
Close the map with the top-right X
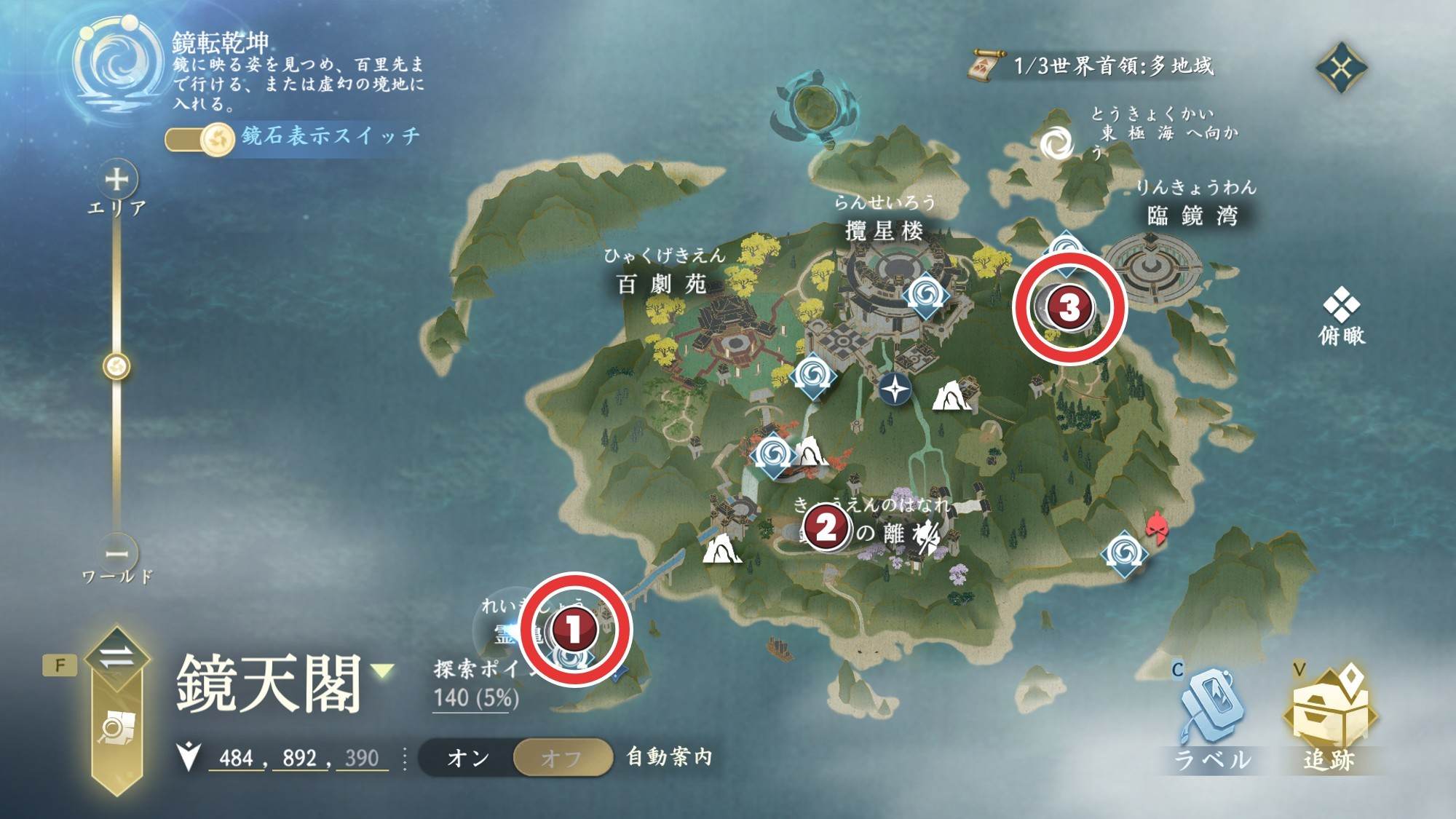[x=1341, y=68]
